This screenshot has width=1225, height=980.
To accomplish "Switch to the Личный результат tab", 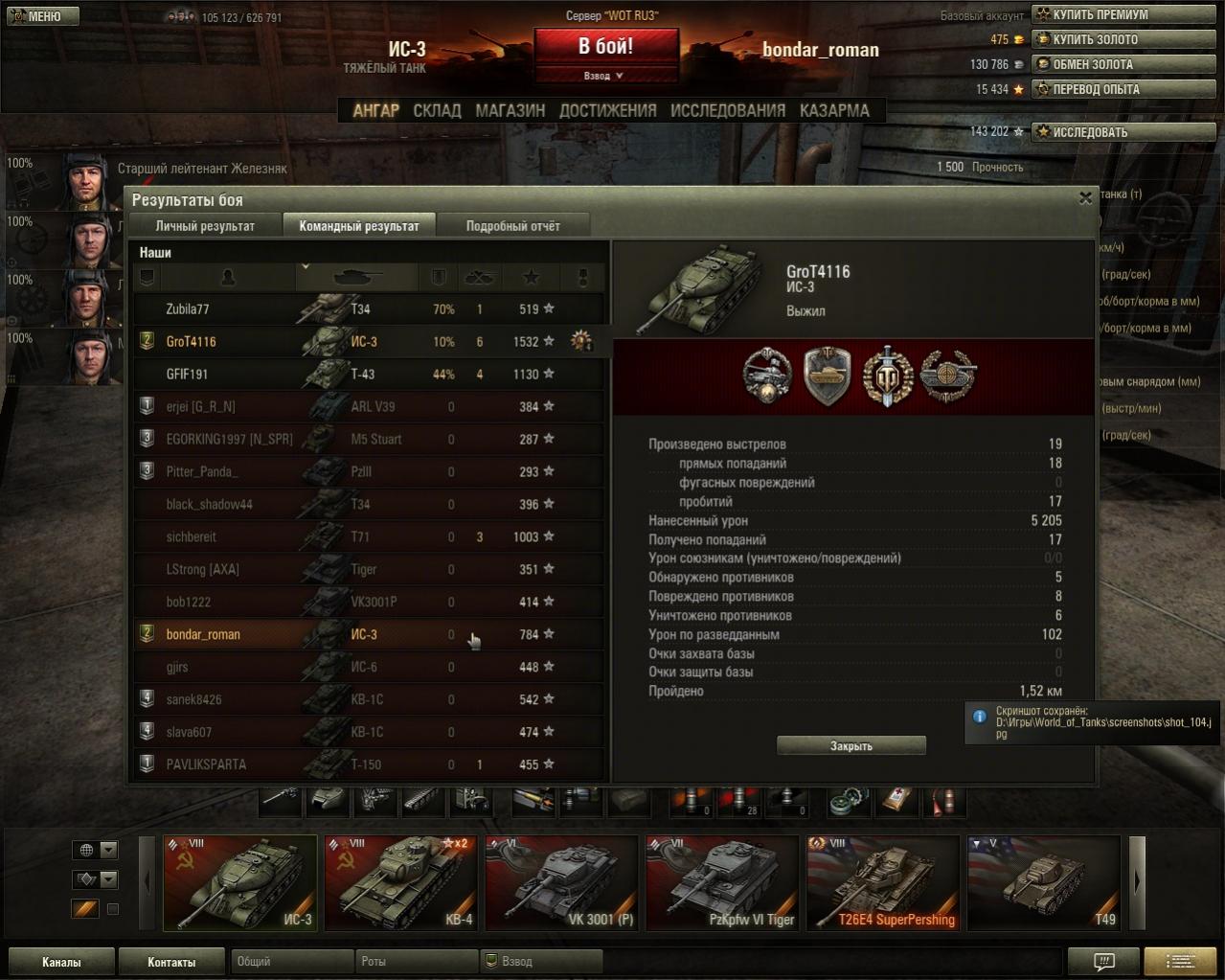I will pos(205,226).
